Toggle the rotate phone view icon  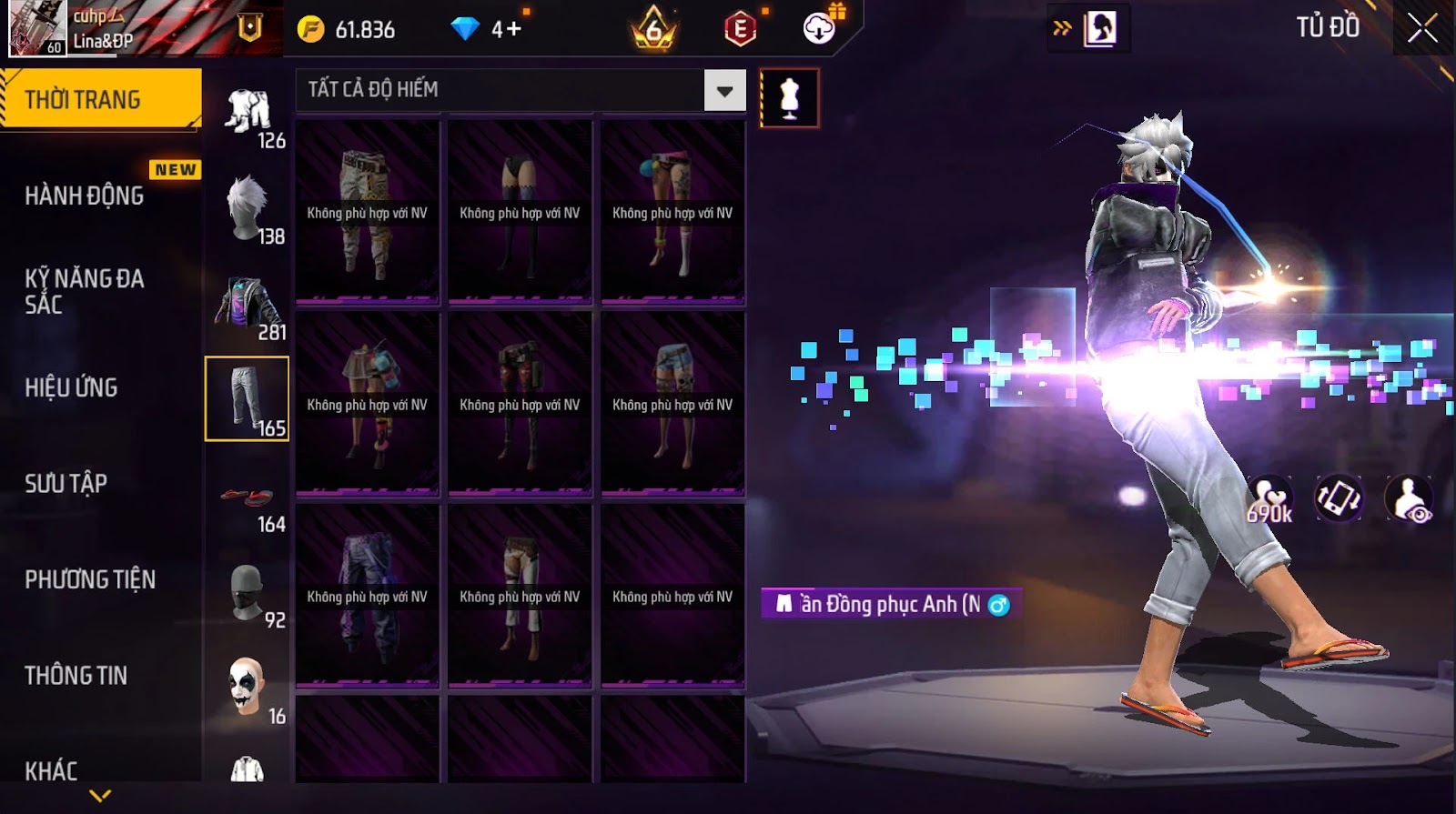point(1338,498)
